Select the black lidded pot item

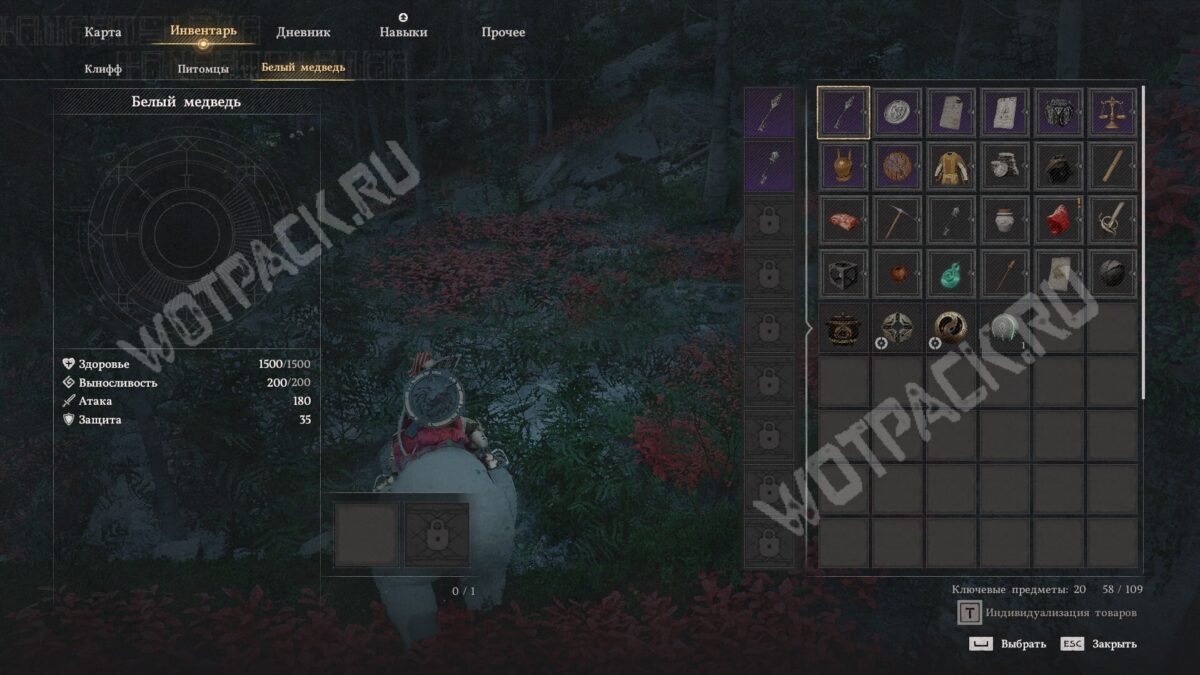pos(843,328)
